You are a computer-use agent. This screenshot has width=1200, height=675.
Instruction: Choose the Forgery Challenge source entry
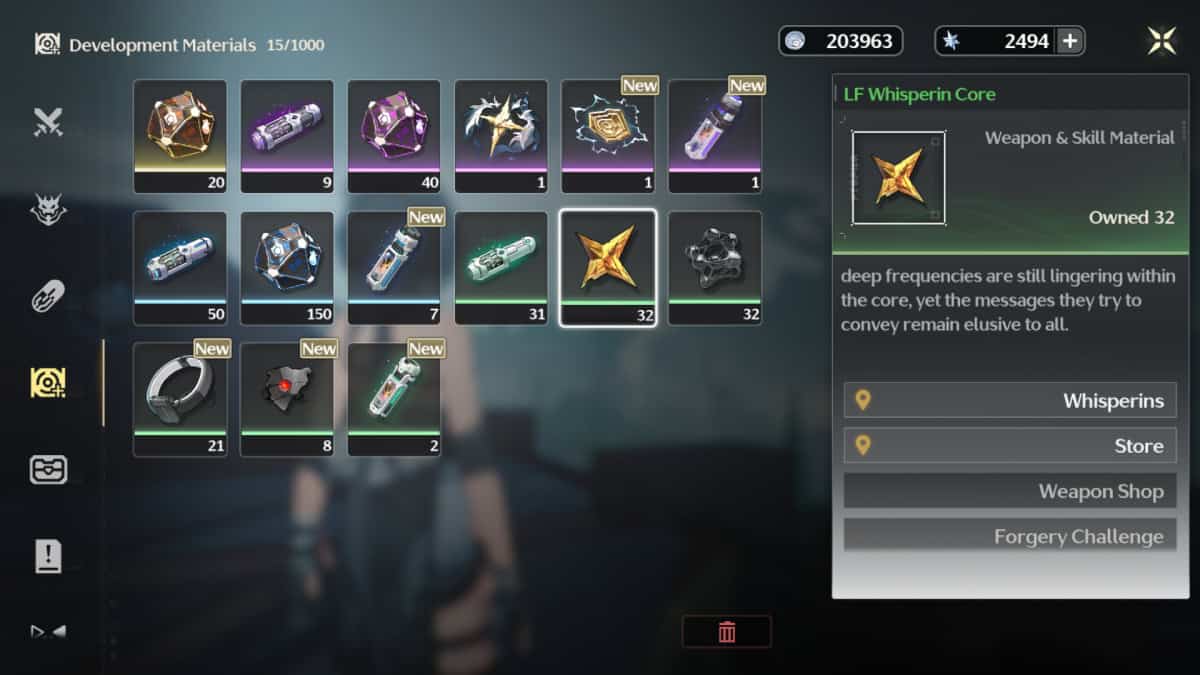click(1010, 536)
